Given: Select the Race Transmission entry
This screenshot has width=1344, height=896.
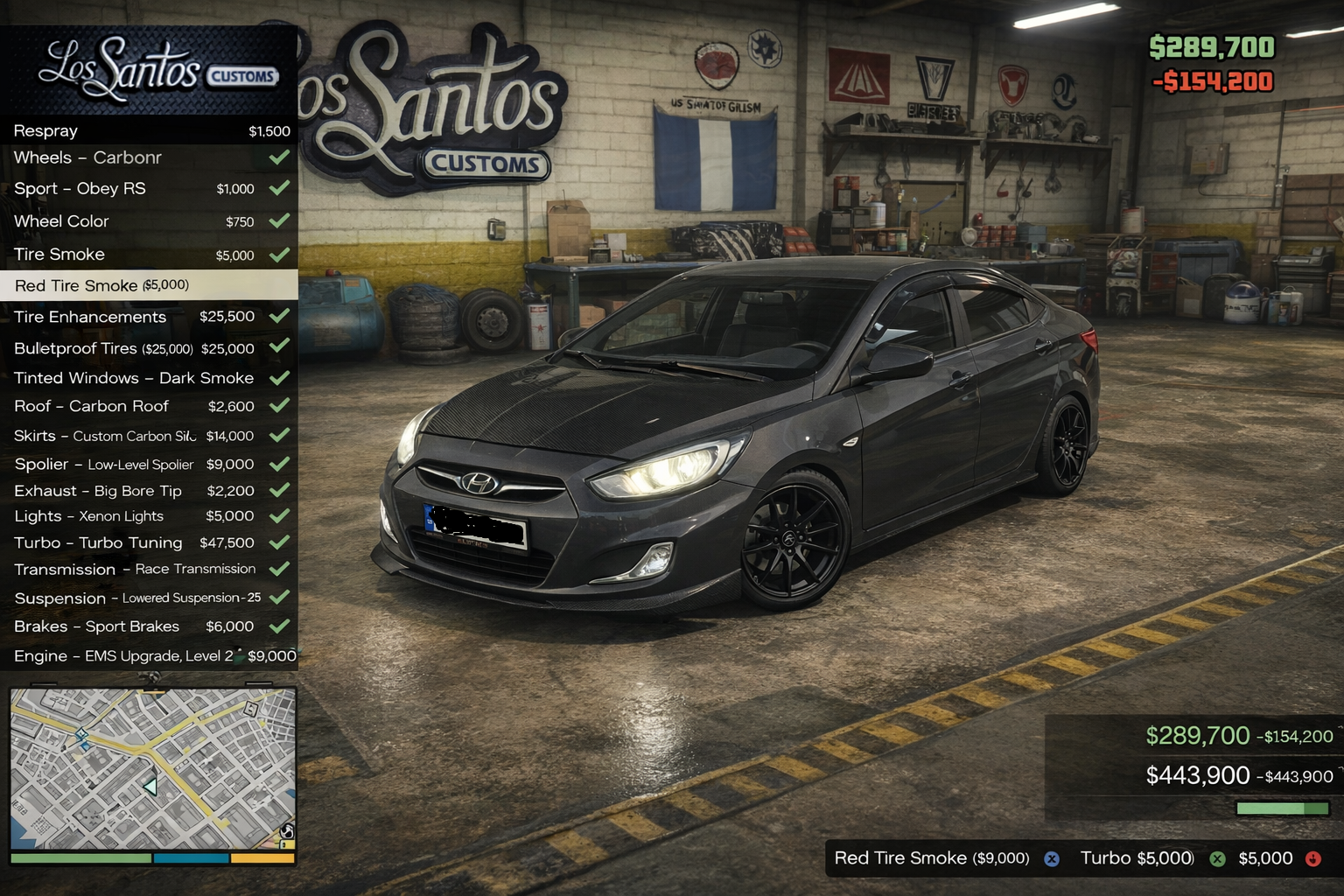Looking at the screenshot, I should [149, 570].
